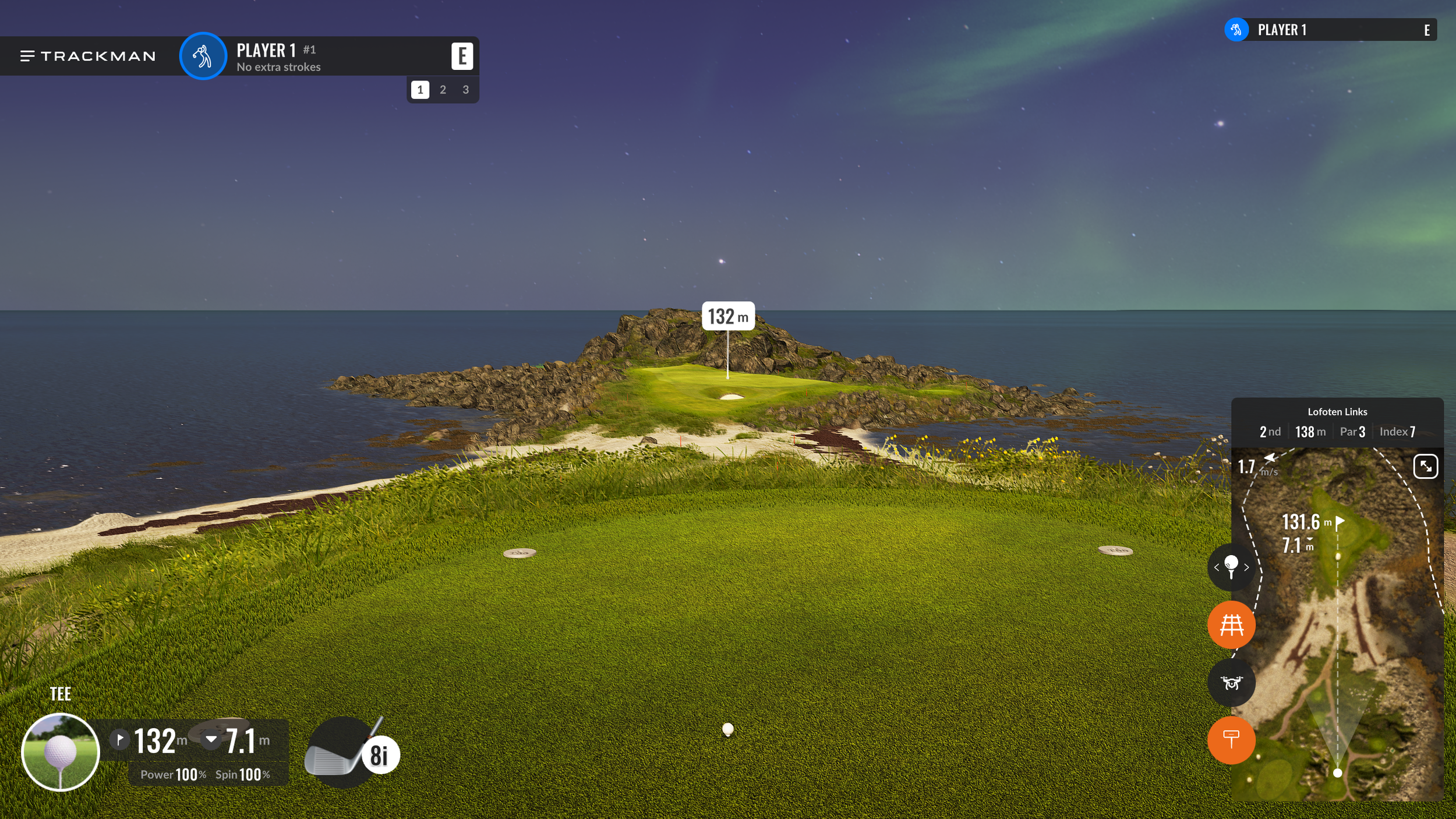
Task: Activate the drone flyover view
Action: [1231, 683]
